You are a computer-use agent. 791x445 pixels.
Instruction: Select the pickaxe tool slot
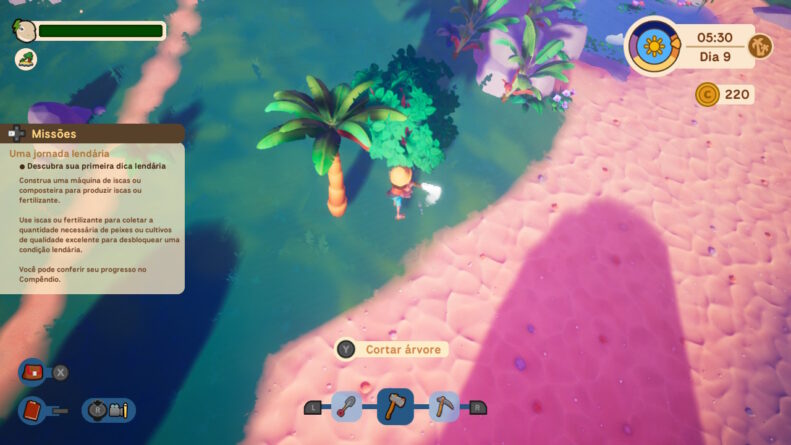(x=444, y=406)
